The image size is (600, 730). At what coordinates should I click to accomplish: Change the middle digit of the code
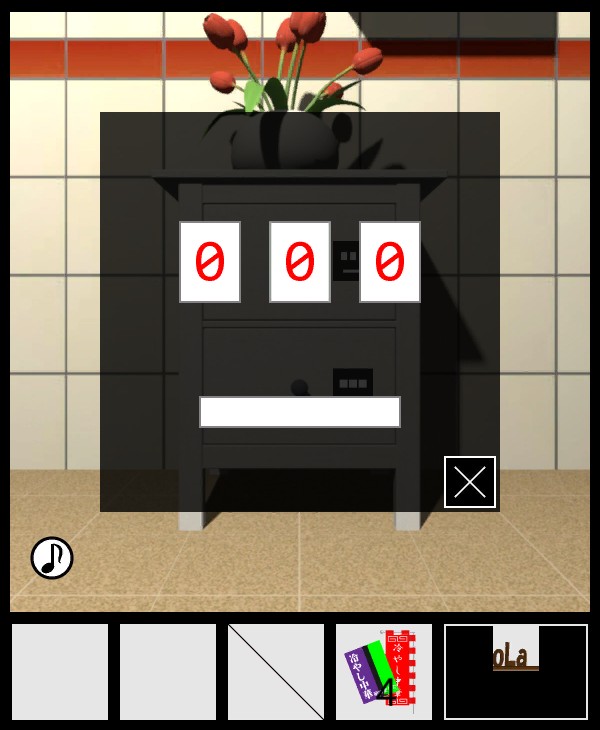tap(300, 262)
